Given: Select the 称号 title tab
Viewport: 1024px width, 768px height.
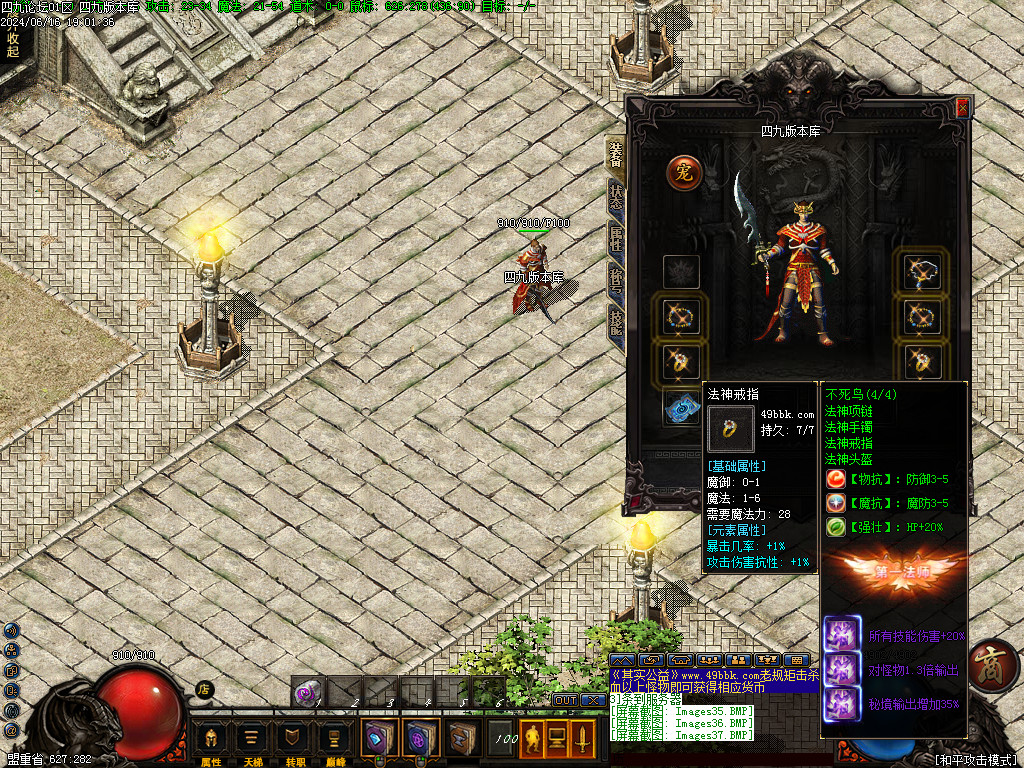Looking at the screenshot, I should coord(616,281).
